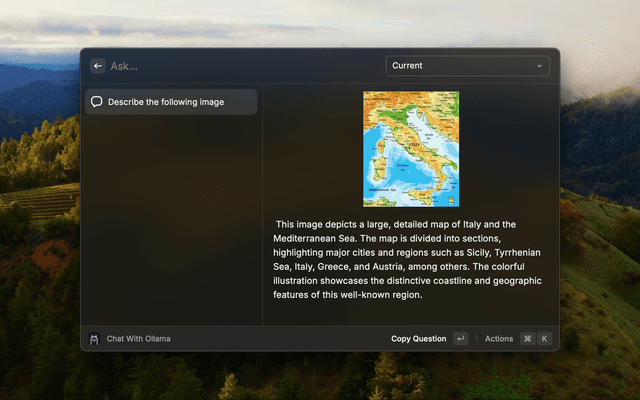Viewport: 640px width, 400px height.
Task: Click the Chat With Ollama label
Action: pos(138,339)
